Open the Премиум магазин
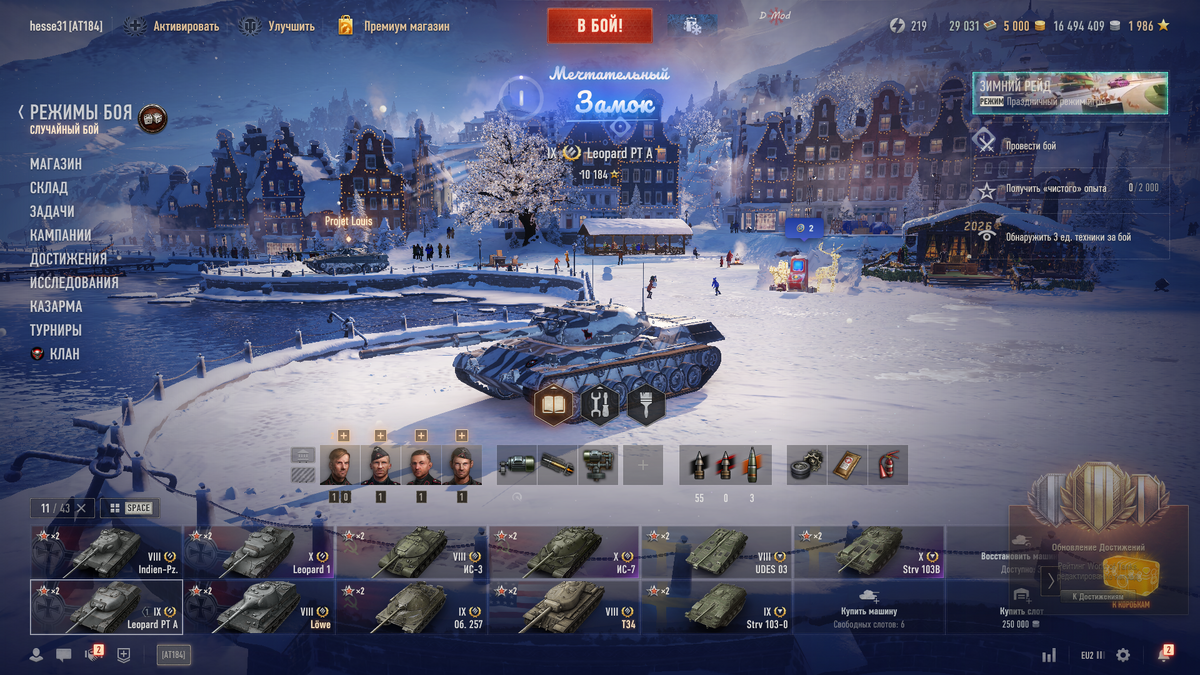 point(394,26)
